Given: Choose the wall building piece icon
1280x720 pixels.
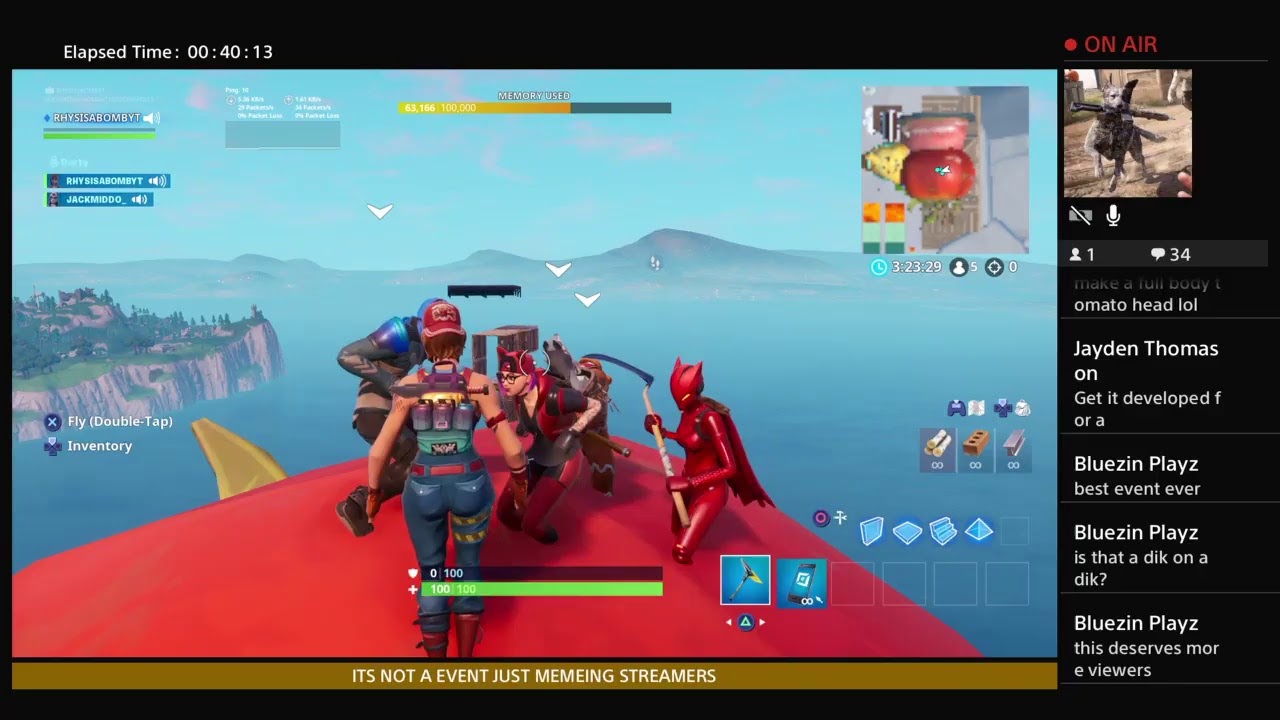Looking at the screenshot, I should coord(871,532).
